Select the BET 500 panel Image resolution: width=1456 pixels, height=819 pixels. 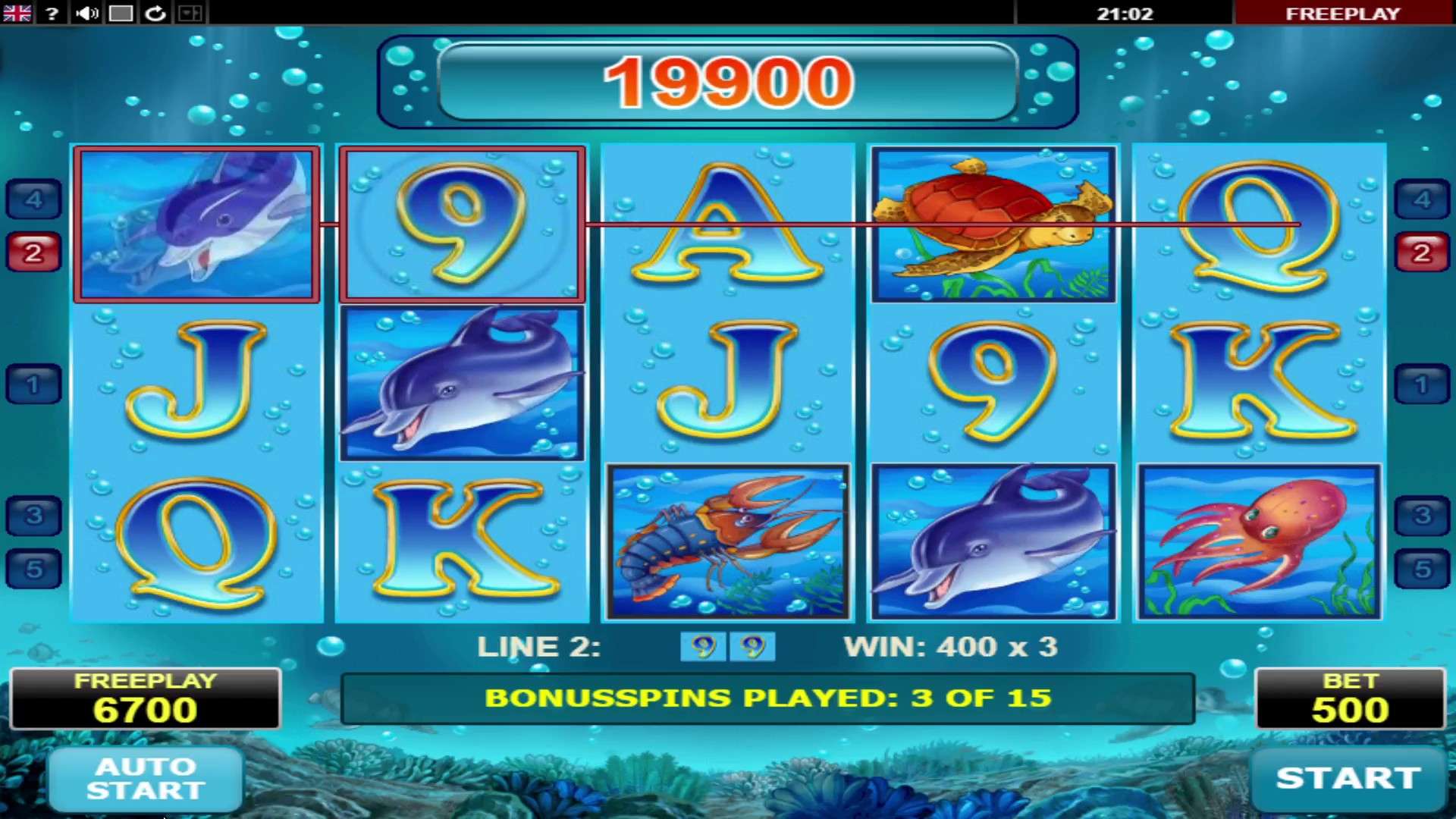pyautogui.click(x=1350, y=698)
